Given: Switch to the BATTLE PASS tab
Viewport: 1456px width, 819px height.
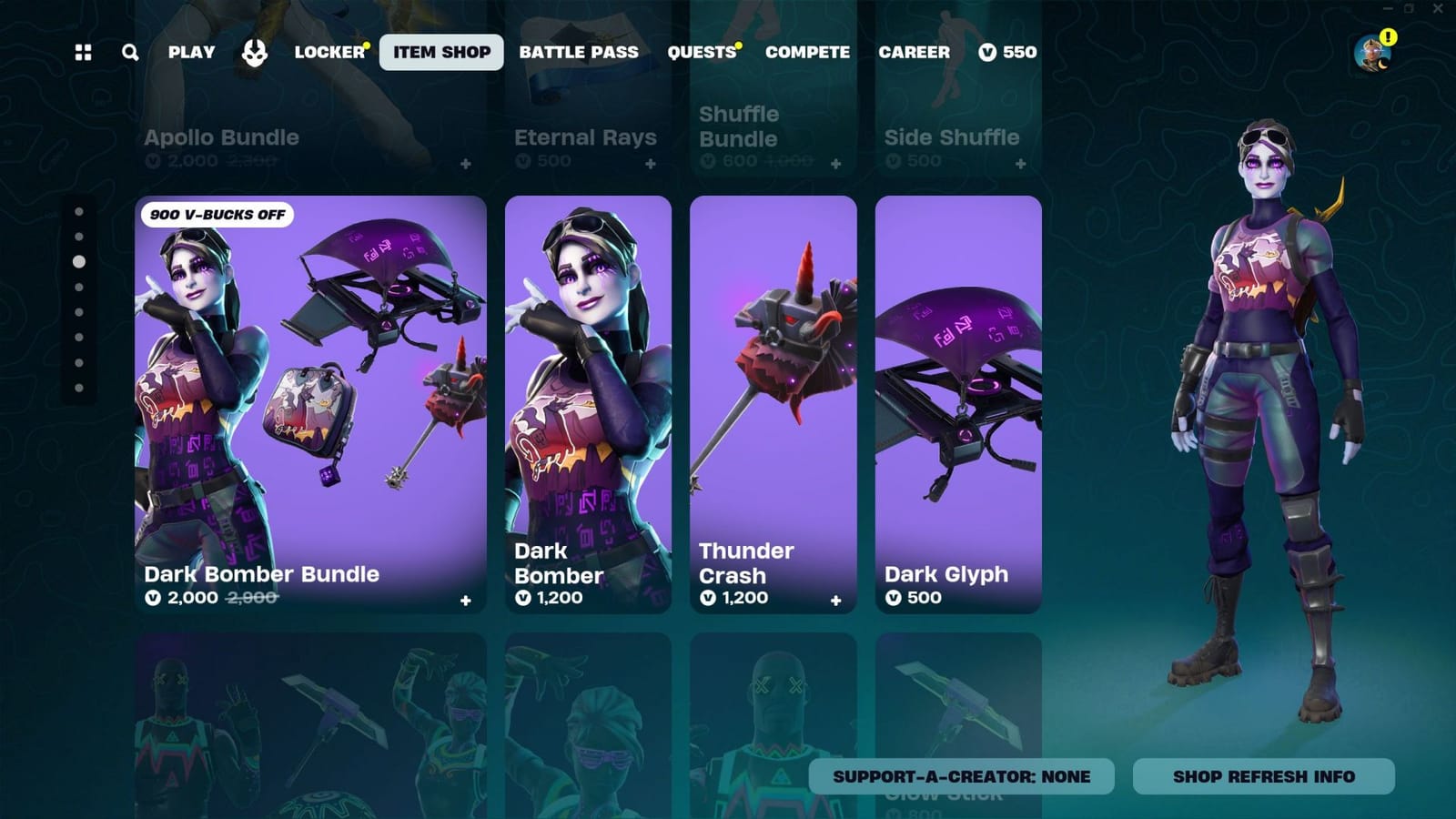Looking at the screenshot, I should point(579,52).
